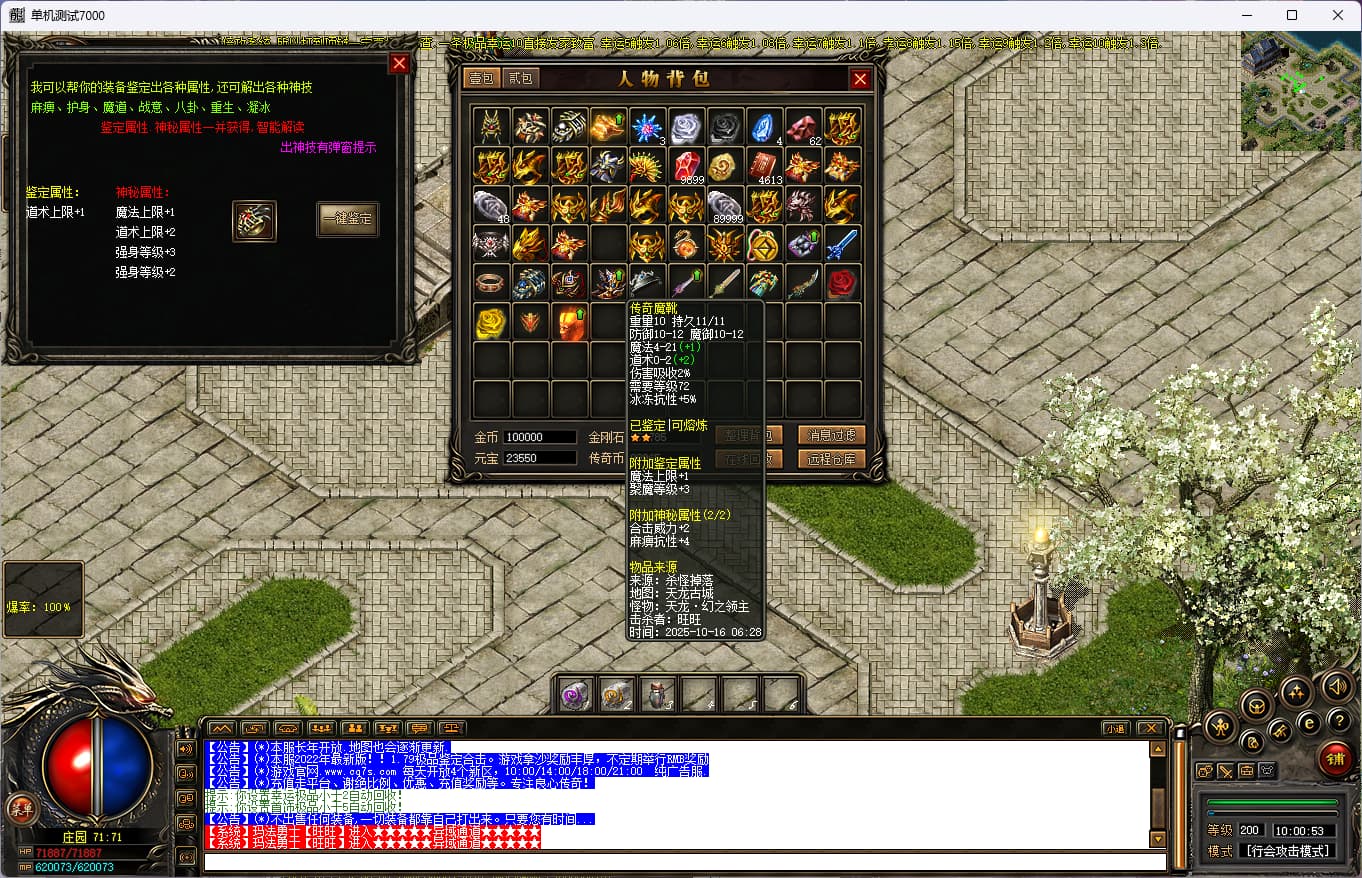Click the minimap in the corner
The height and width of the screenshot is (878, 1362).
pos(1298,91)
